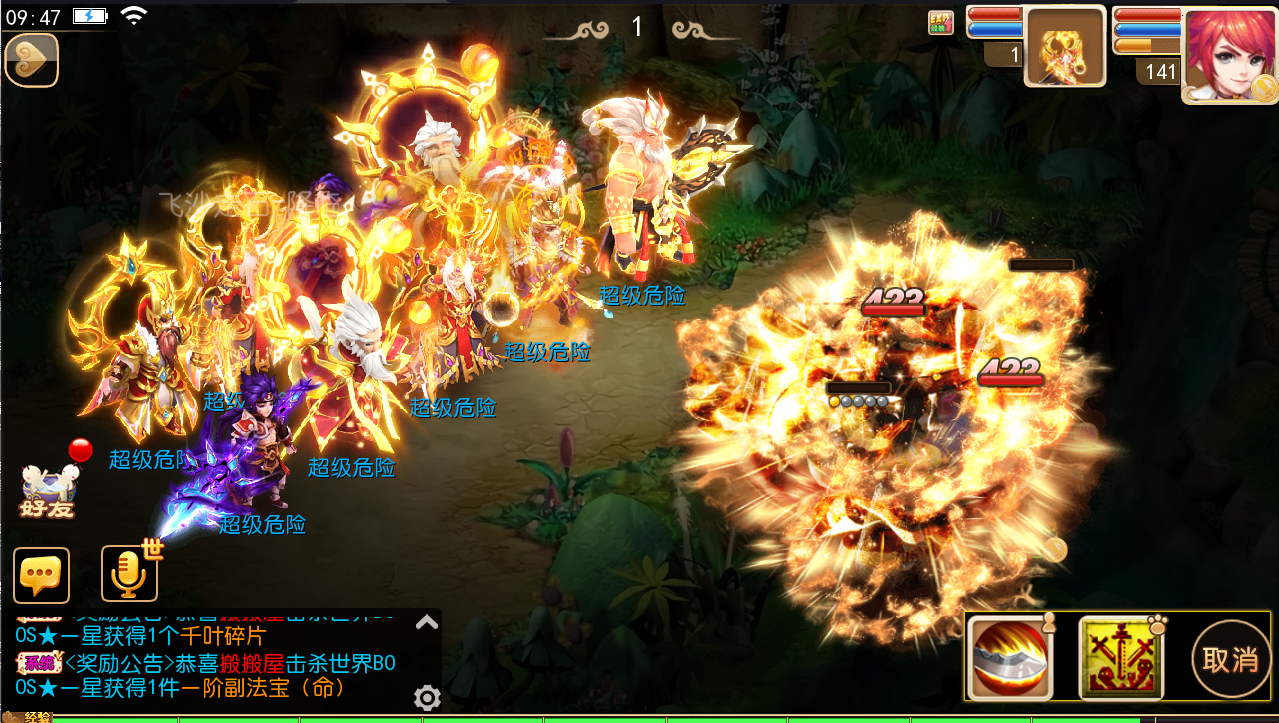The image size is (1279, 723).
Task: Click the red-haired player portrait
Action: point(1230,53)
